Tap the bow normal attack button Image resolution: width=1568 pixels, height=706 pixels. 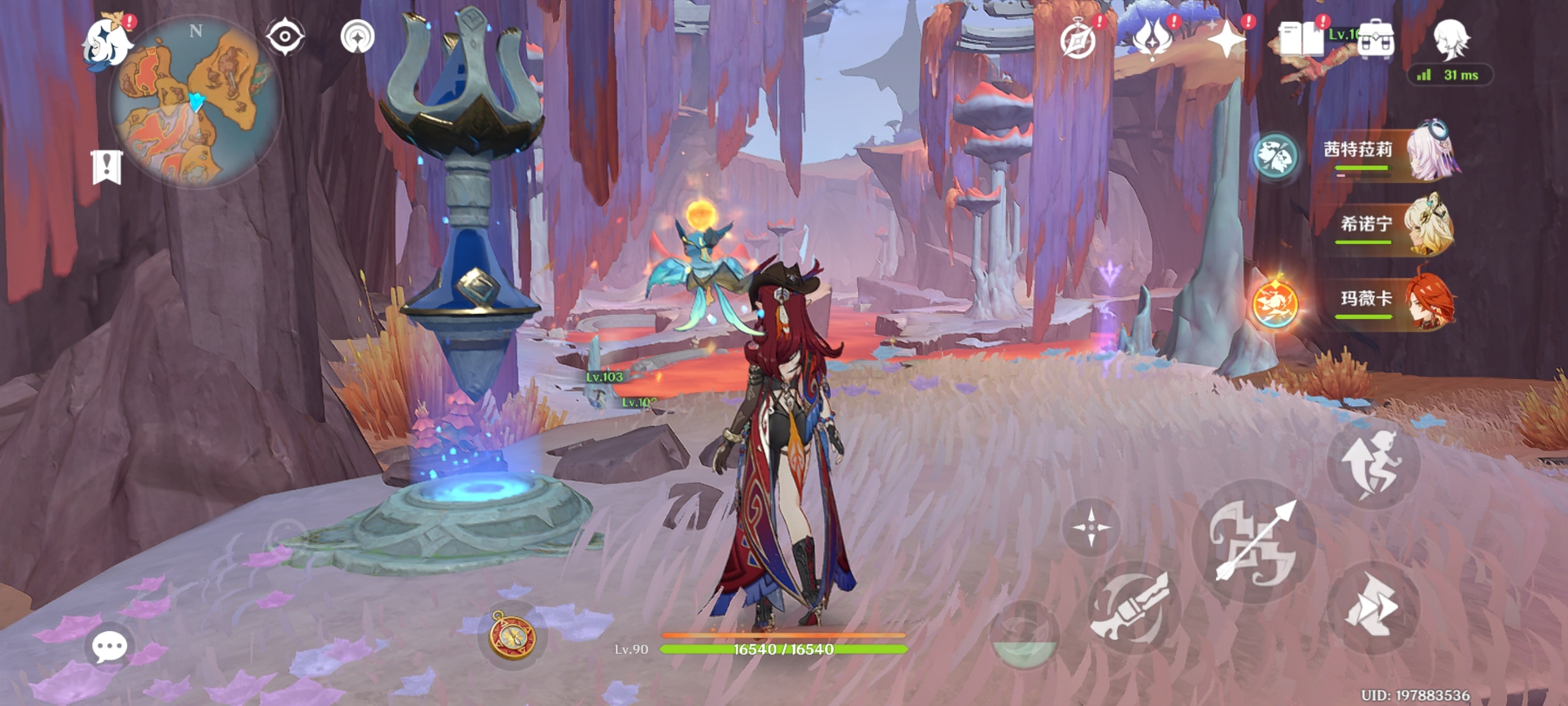click(x=1254, y=541)
